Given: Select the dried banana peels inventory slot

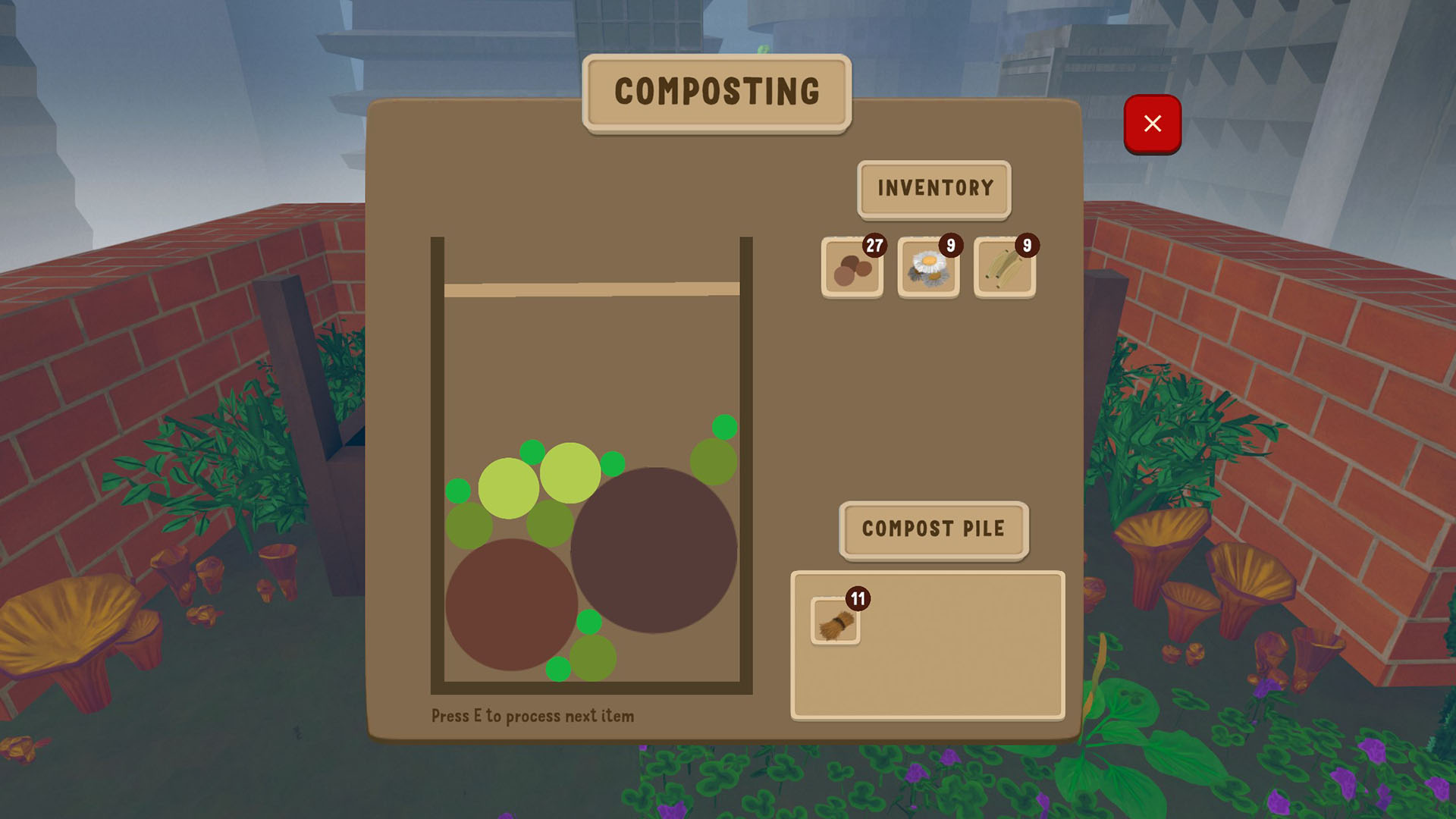Looking at the screenshot, I should tap(1003, 269).
